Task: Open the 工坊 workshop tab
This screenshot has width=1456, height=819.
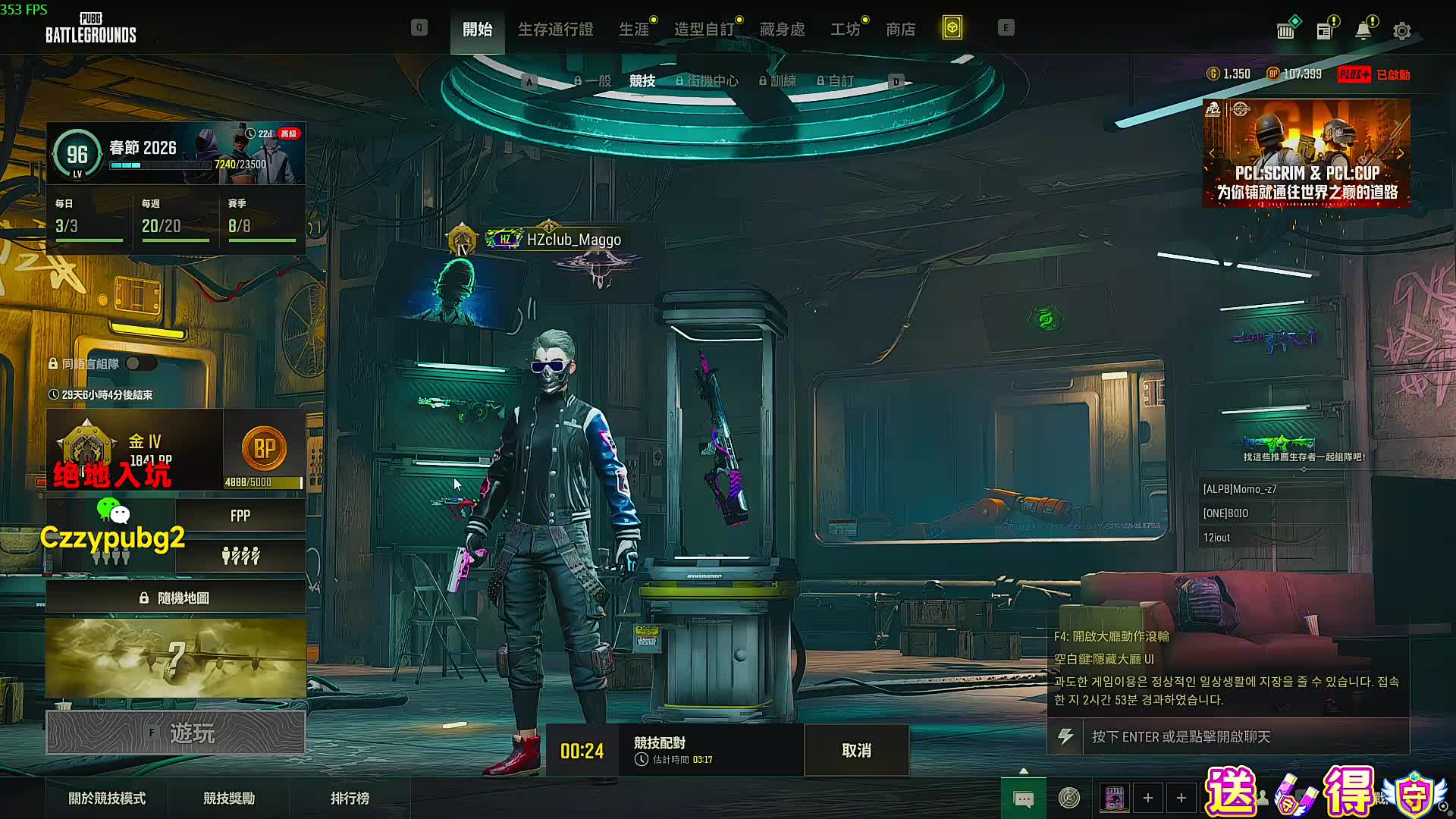Action: [x=845, y=29]
